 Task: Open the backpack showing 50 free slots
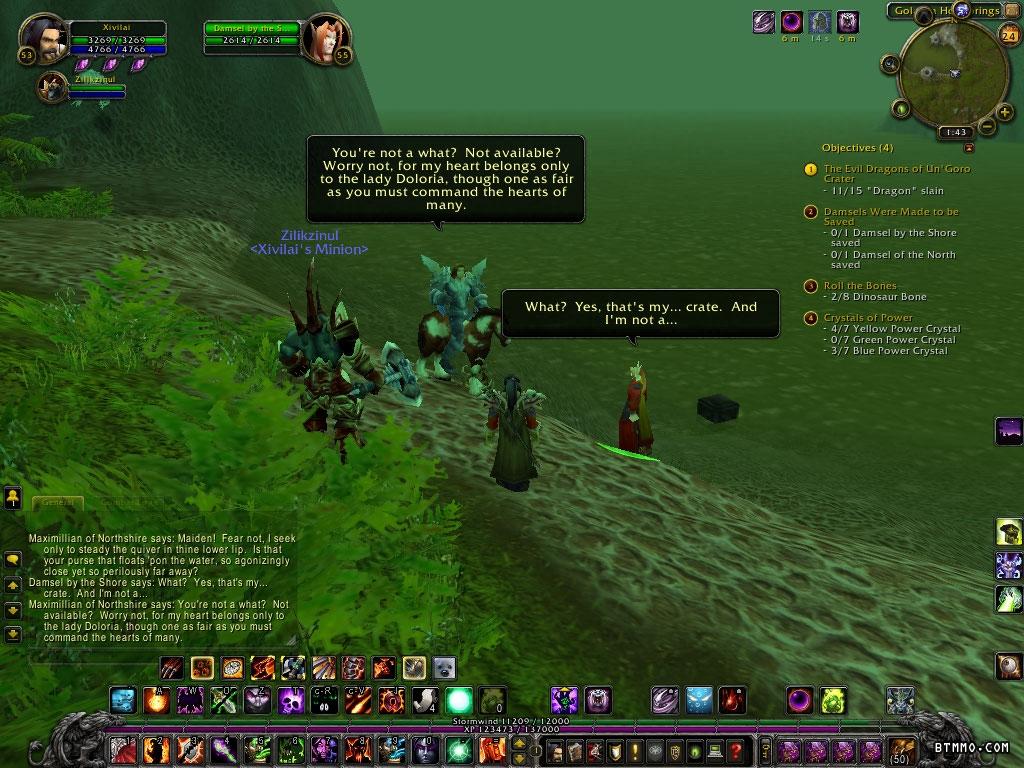tap(901, 750)
